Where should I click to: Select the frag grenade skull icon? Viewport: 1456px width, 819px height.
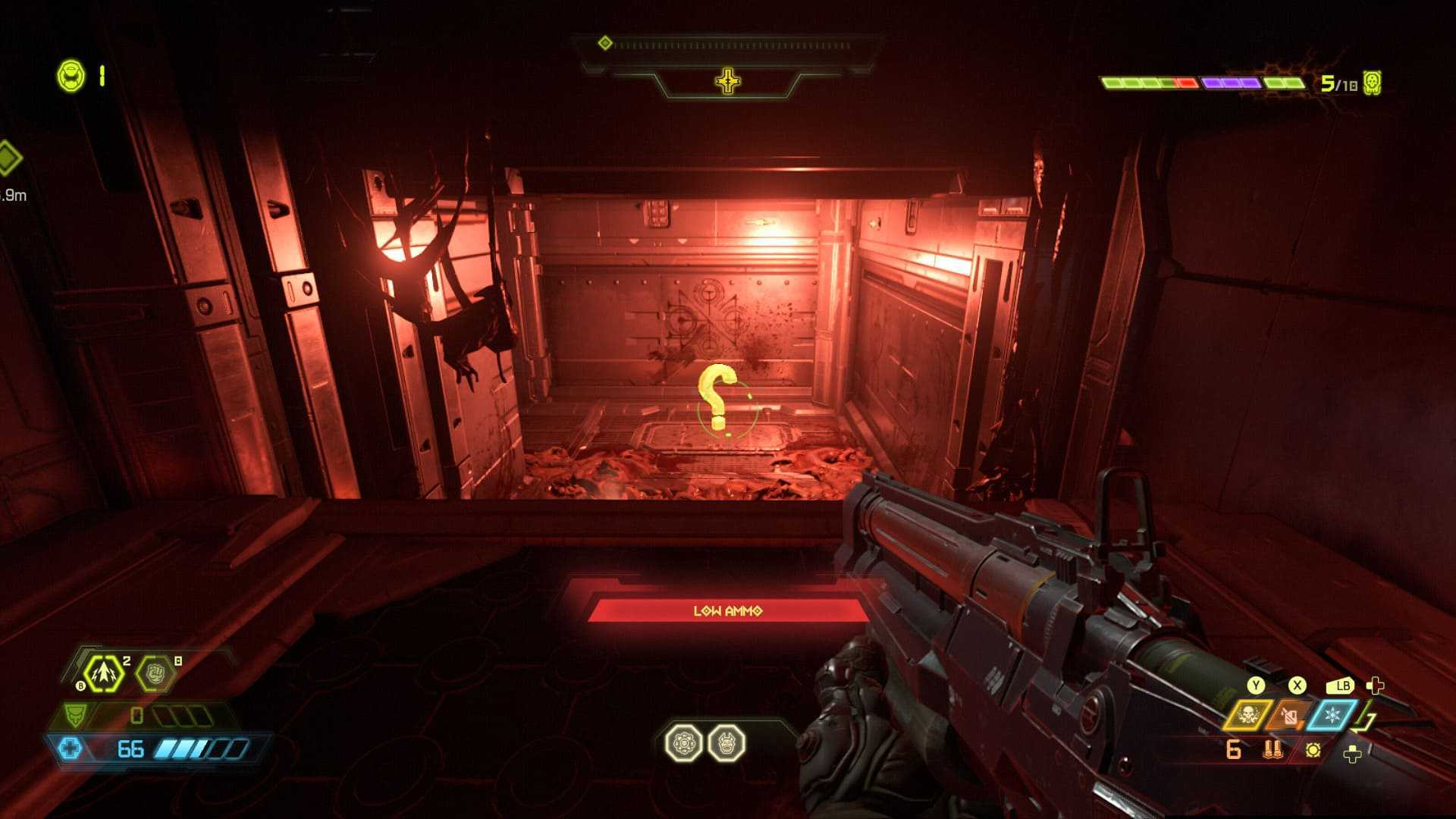click(1247, 715)
